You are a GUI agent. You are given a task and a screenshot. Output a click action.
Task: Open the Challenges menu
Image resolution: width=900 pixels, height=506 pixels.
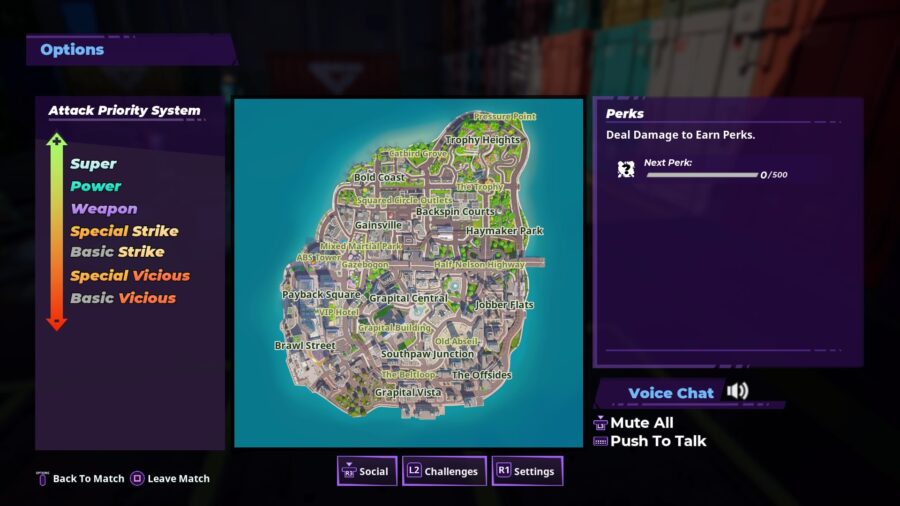coord(443,471)
